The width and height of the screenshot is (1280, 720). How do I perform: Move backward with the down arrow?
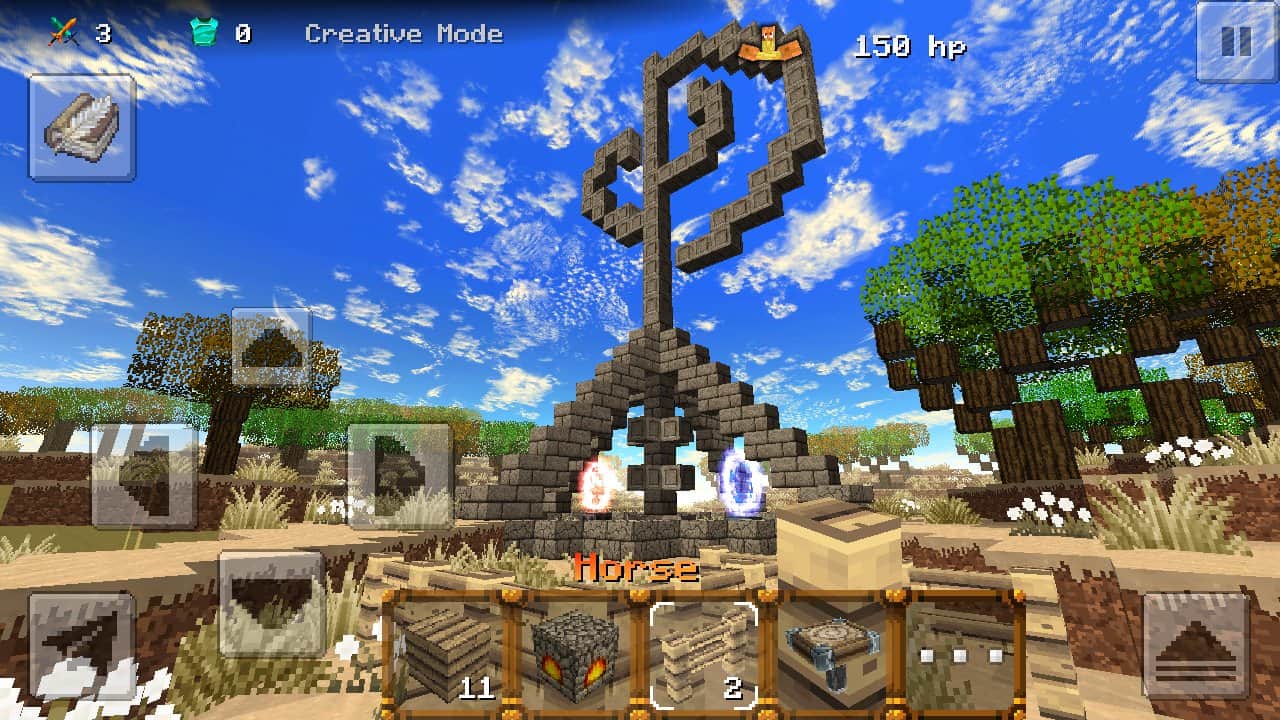[x=271, y=603]
